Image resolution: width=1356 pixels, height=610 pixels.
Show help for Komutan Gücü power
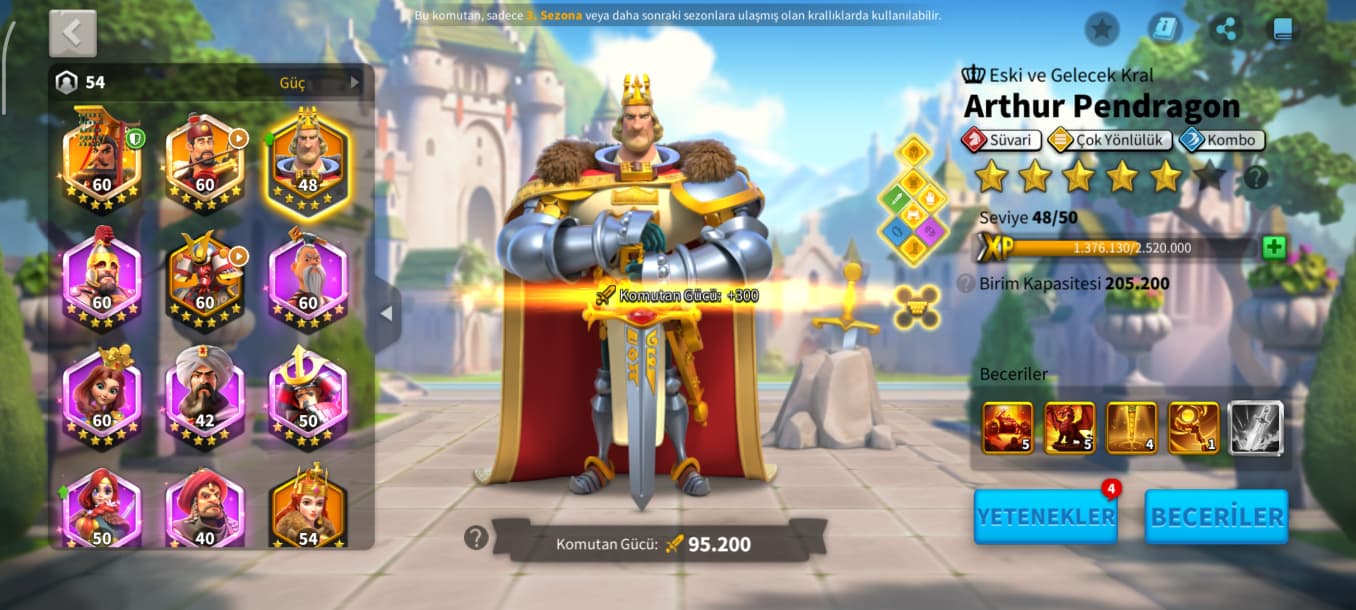[476, 538]
